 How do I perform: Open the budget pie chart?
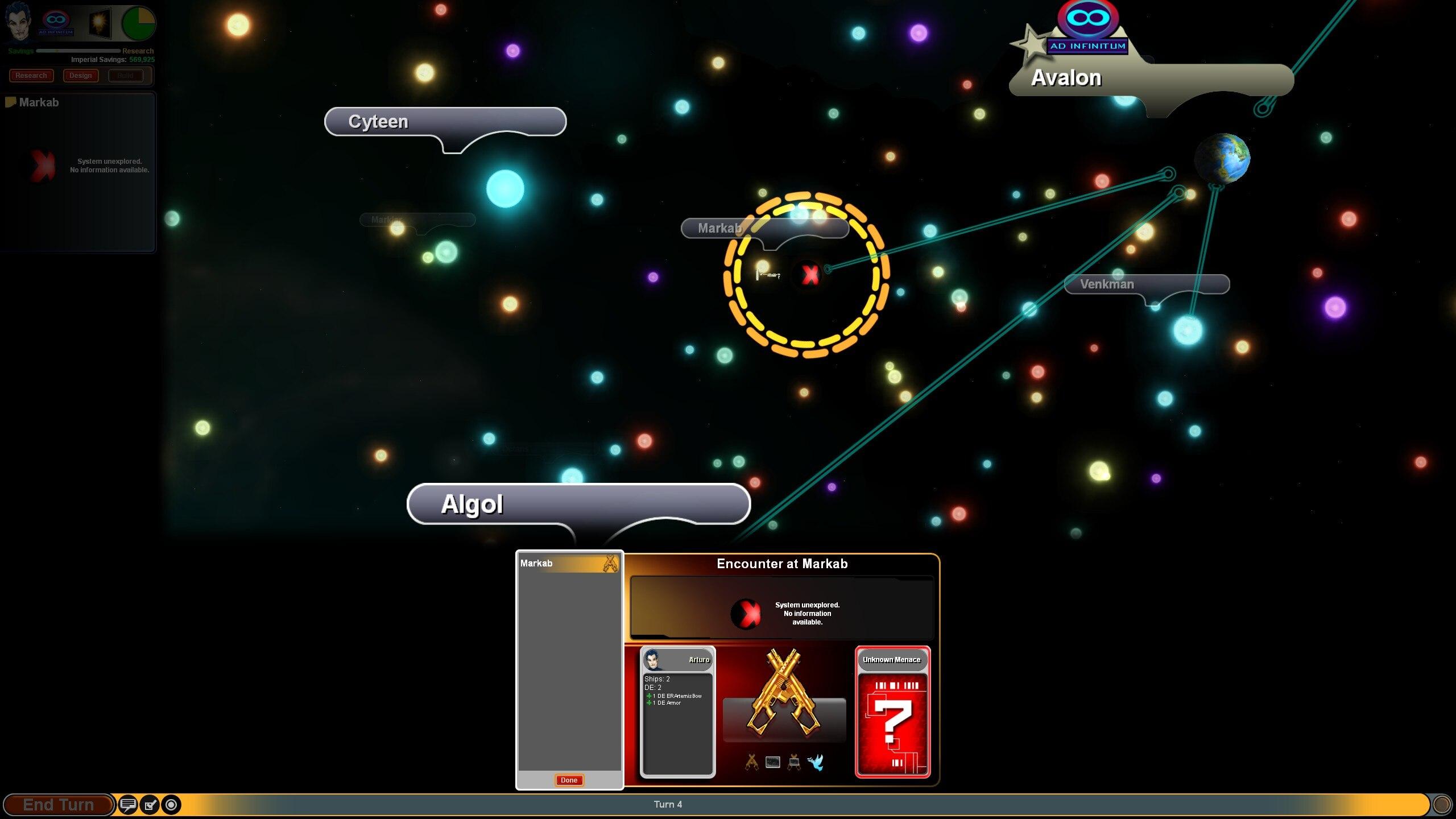coord(138,24)
